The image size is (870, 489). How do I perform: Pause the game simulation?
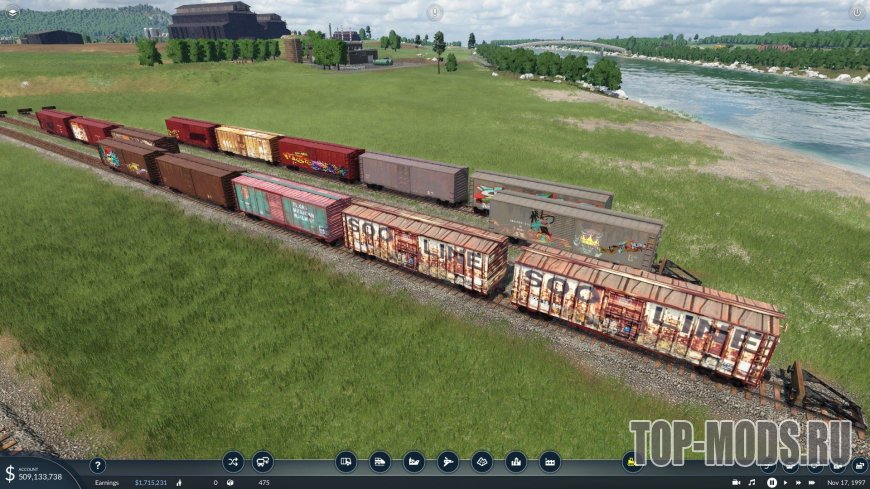(772, 482)
